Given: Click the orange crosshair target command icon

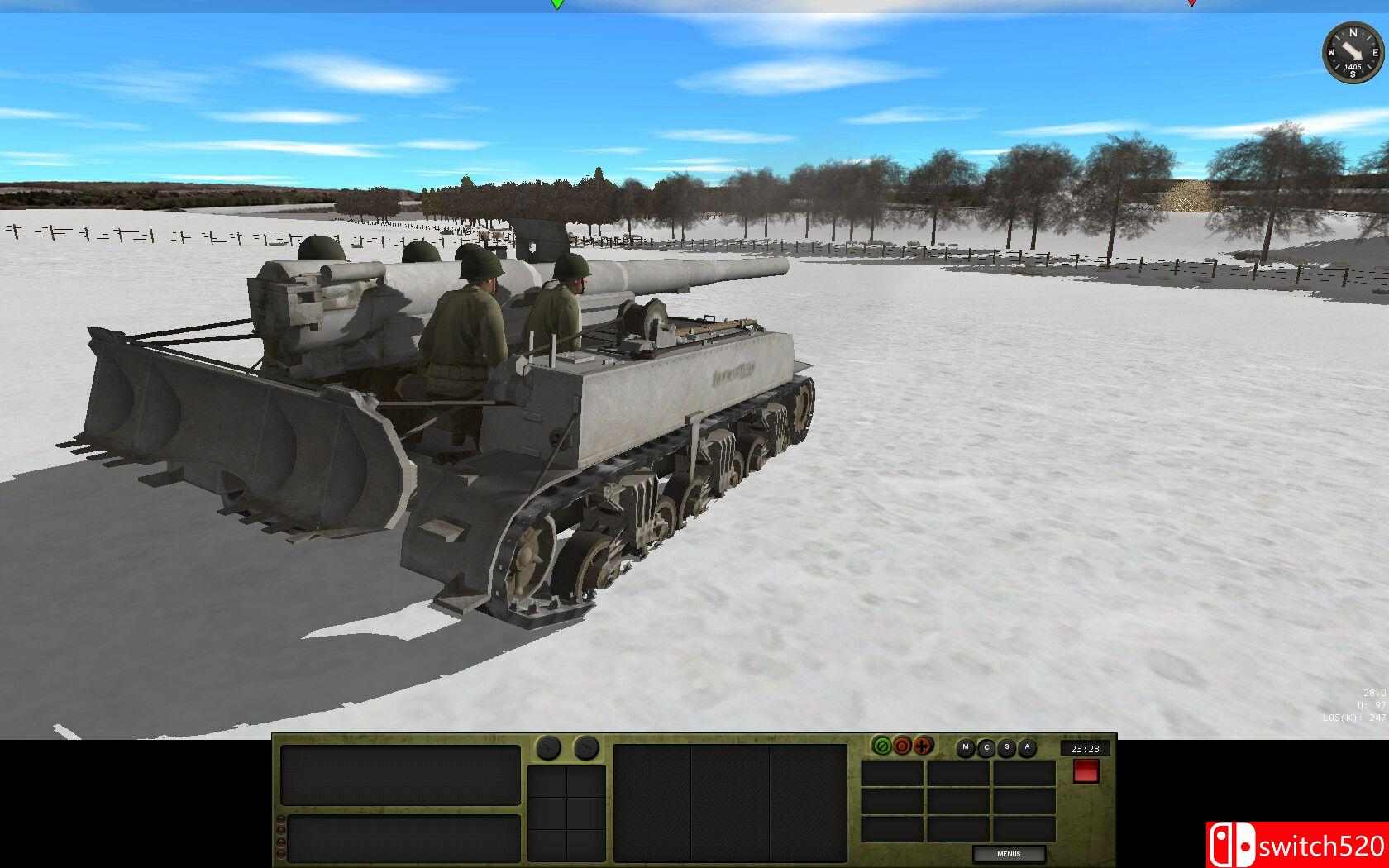Looking at the screenshot, I should tap(923, 746).
